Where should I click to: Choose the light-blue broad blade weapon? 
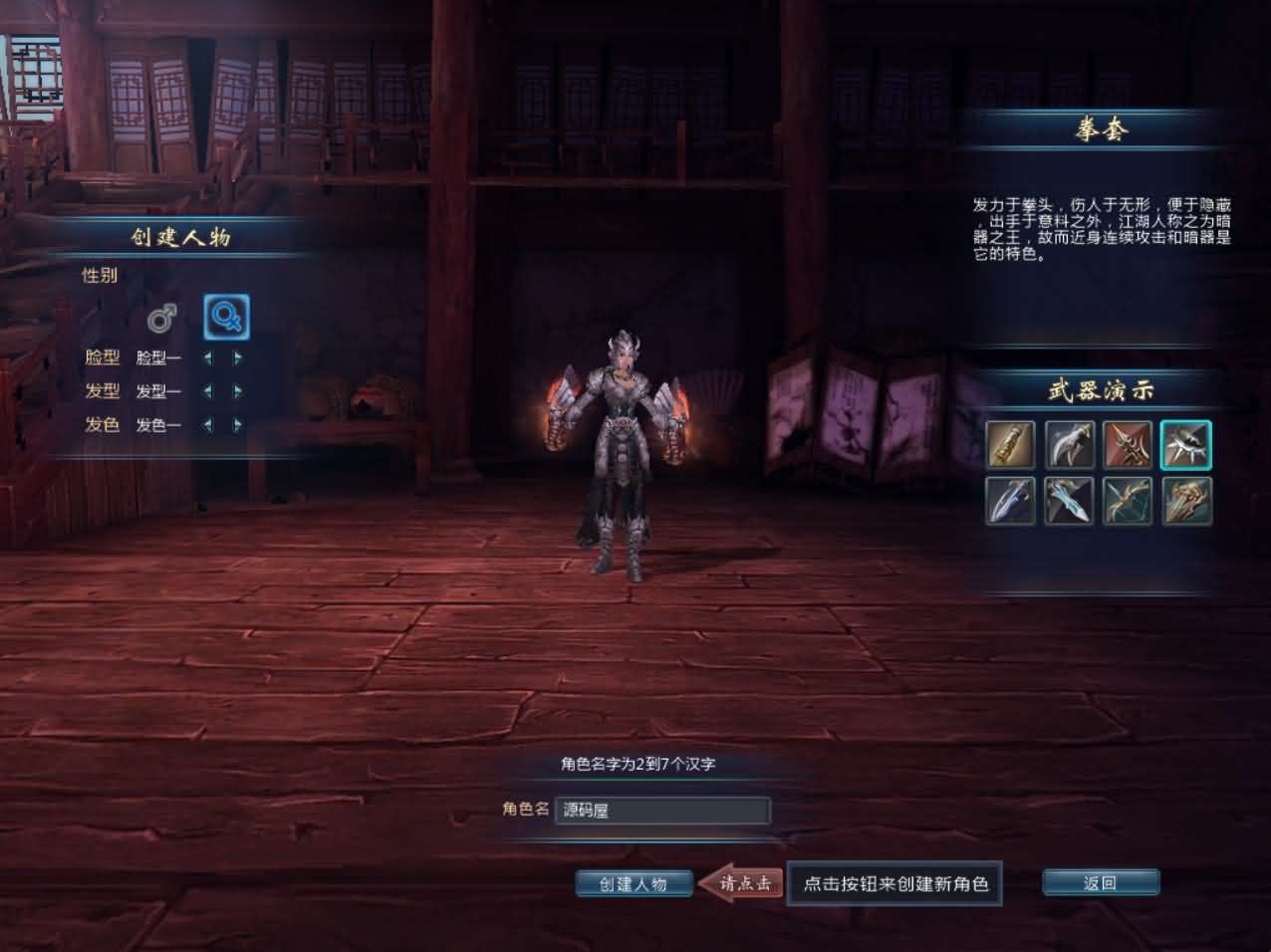(x=1069, y=500)
